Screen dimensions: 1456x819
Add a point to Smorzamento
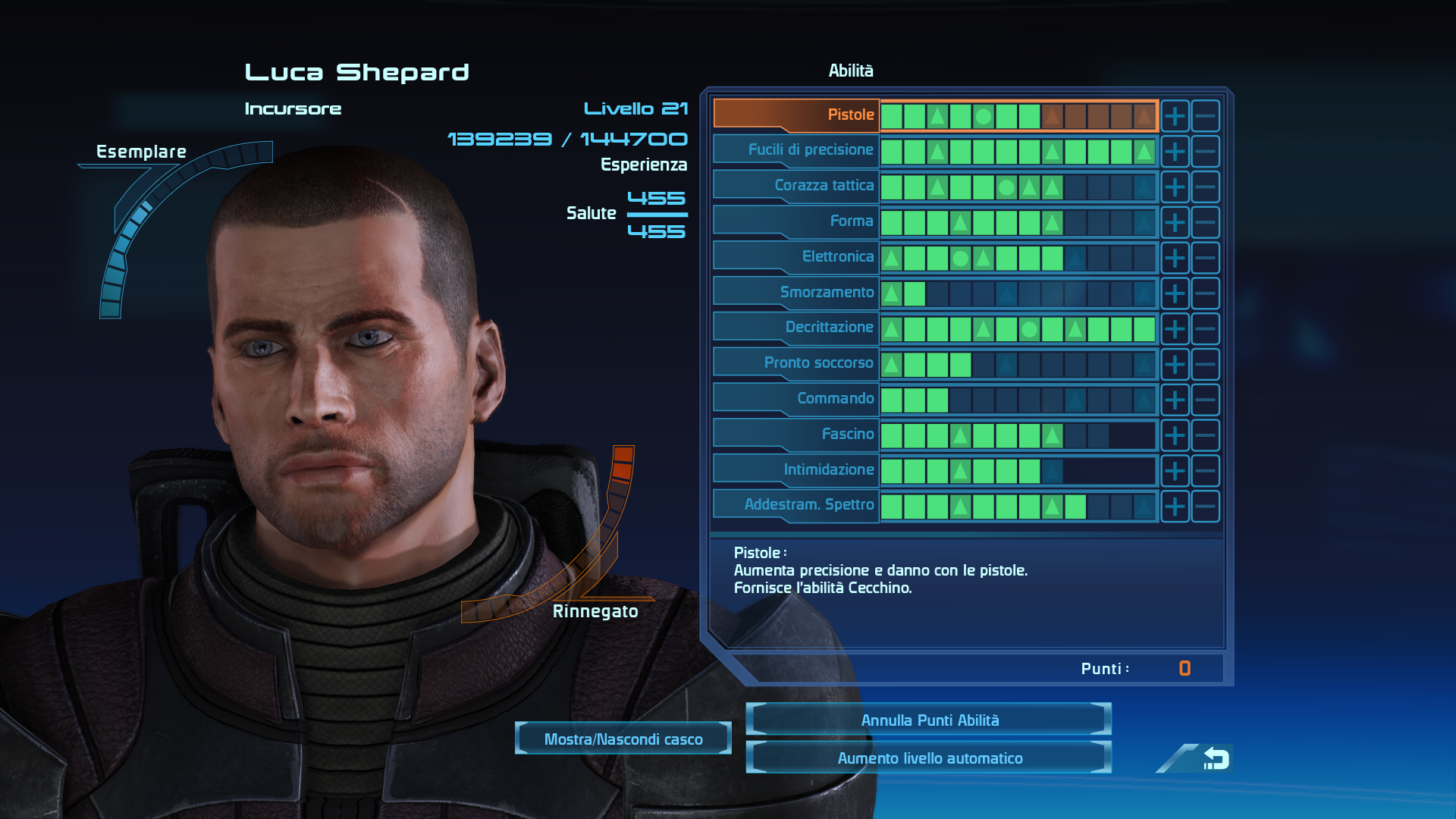click(1175, 293)
